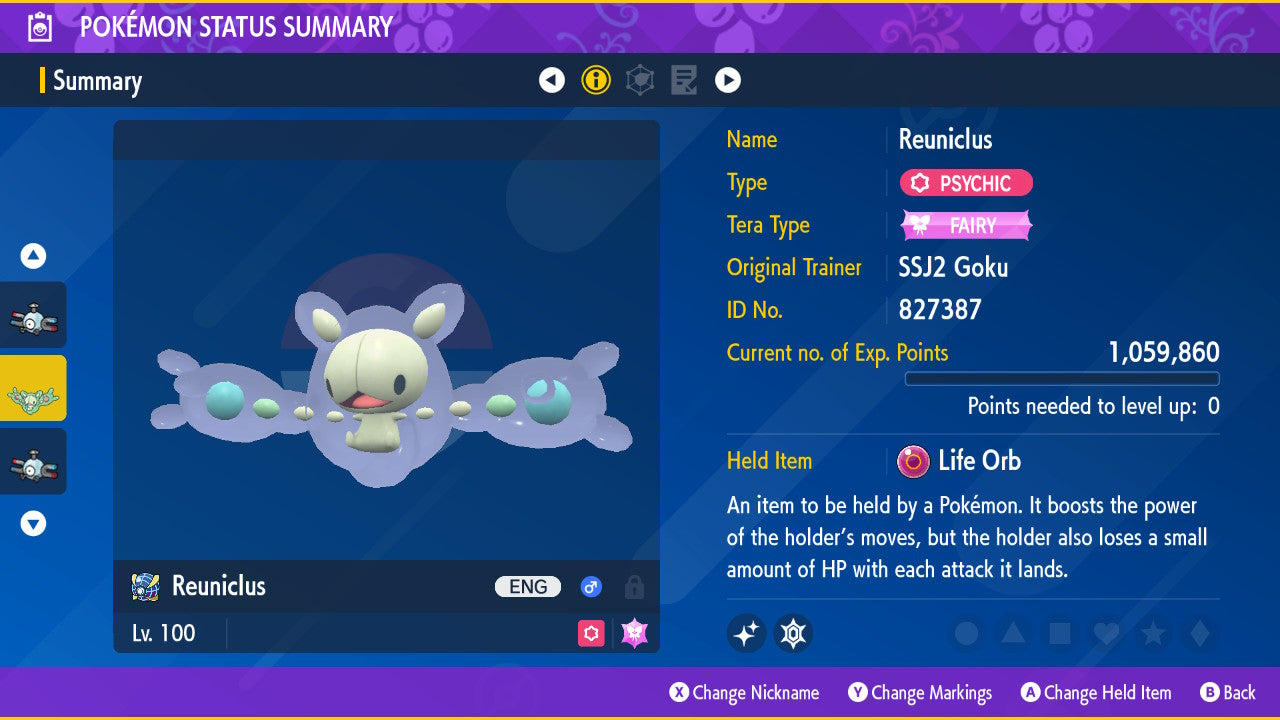Toggle the heart marking

pyautogui.click(x=1105, y=633)
